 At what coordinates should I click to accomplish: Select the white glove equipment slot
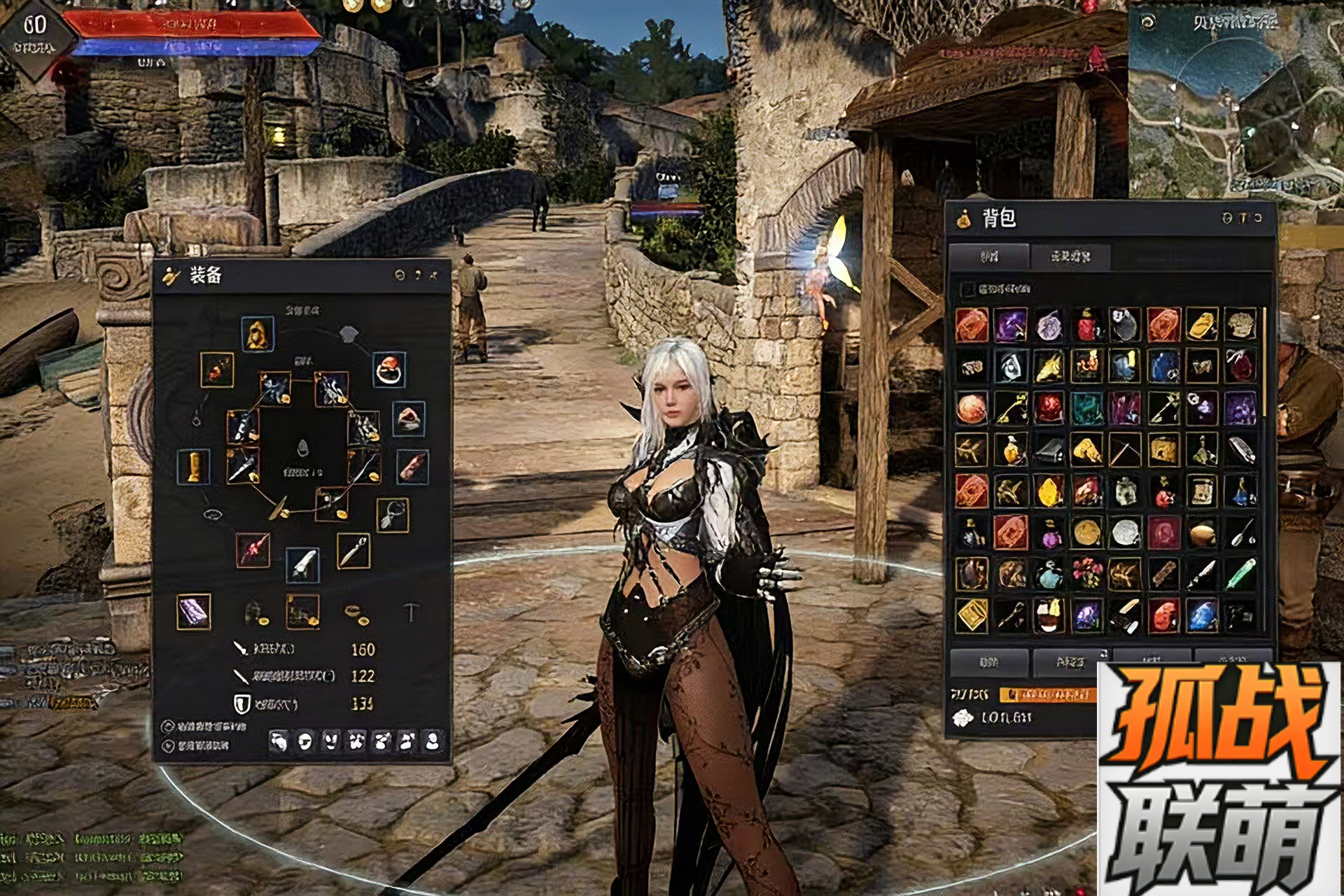[302, 564]
